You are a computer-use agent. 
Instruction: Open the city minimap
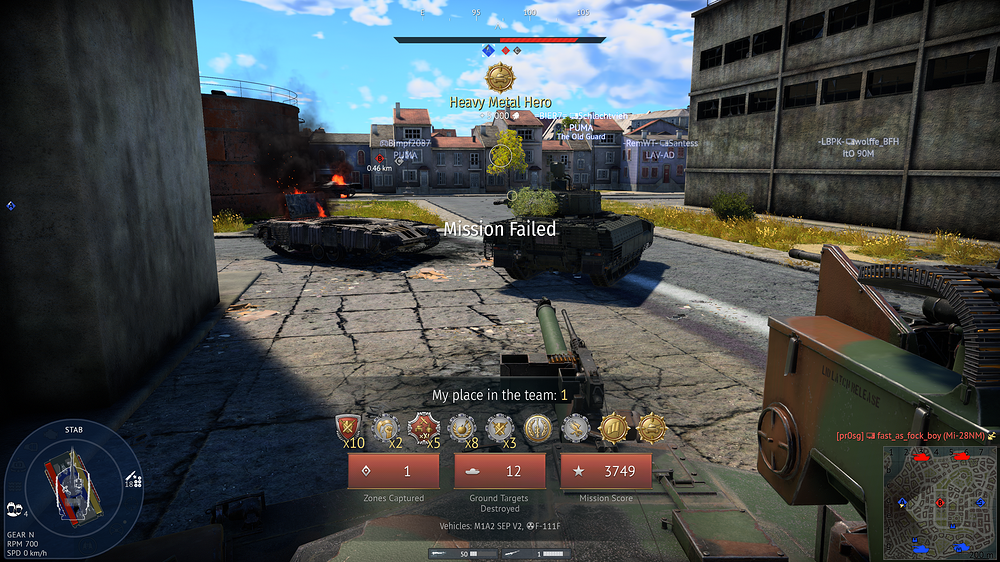[939, 502]
